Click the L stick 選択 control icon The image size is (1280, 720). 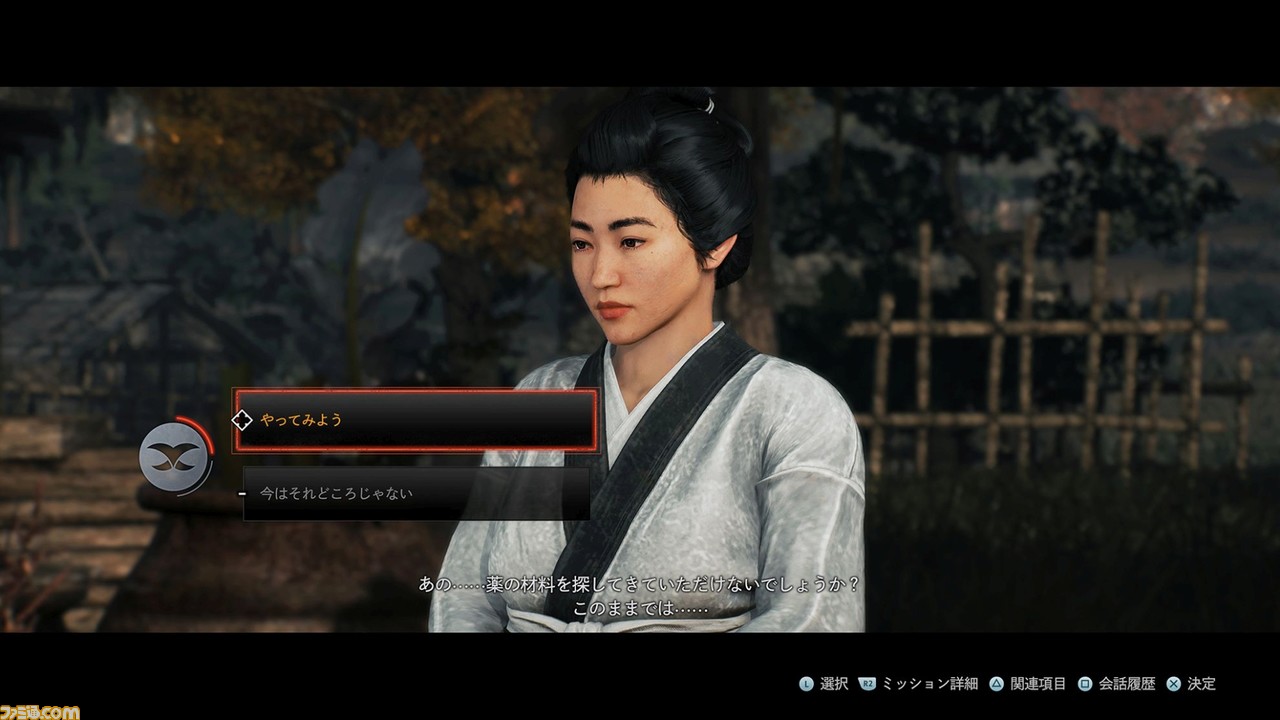click(807, 683)
